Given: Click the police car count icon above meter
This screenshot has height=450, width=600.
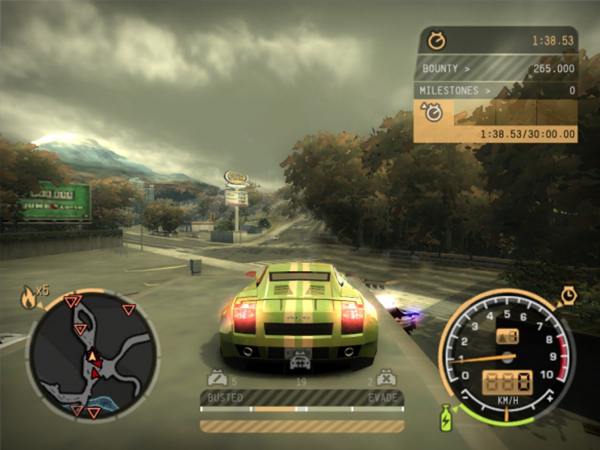Looking at the screenshot, I should click(299, 366).
